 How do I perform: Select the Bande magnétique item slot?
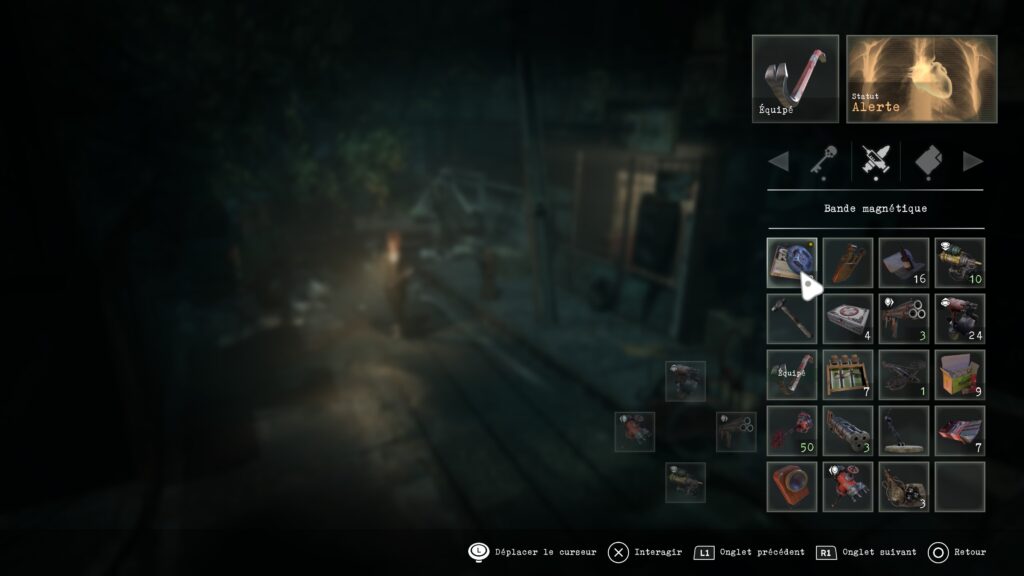(x=791, y=263)
